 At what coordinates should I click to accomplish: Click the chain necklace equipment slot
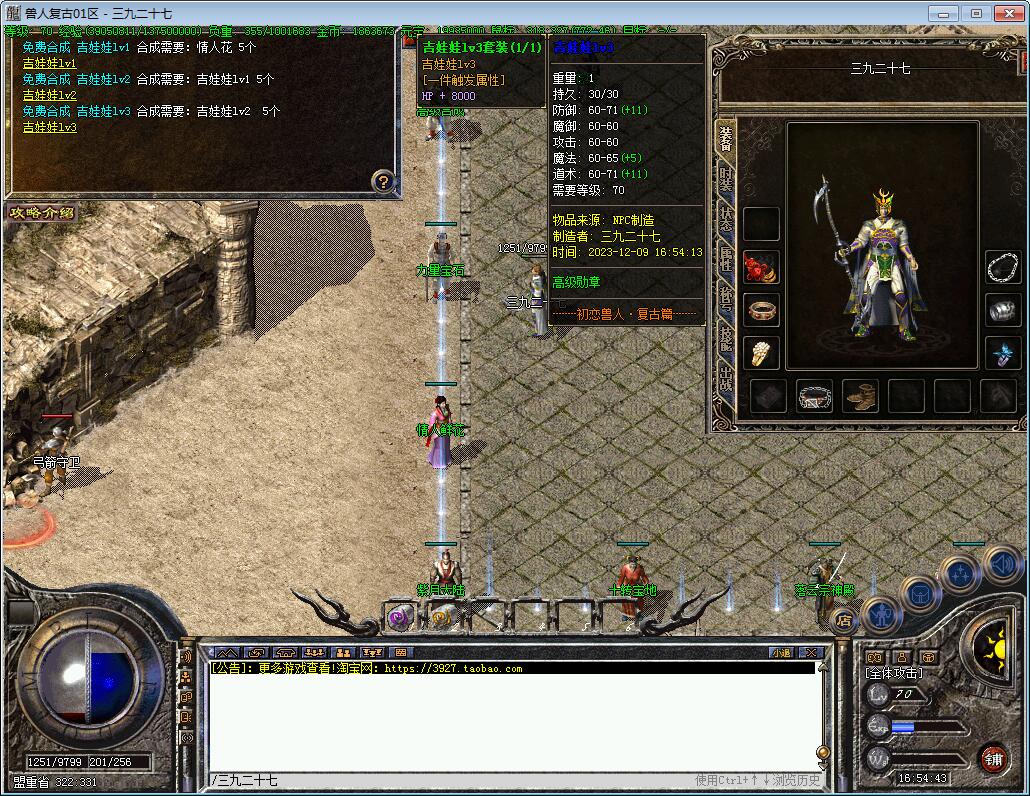[1002, 267]
